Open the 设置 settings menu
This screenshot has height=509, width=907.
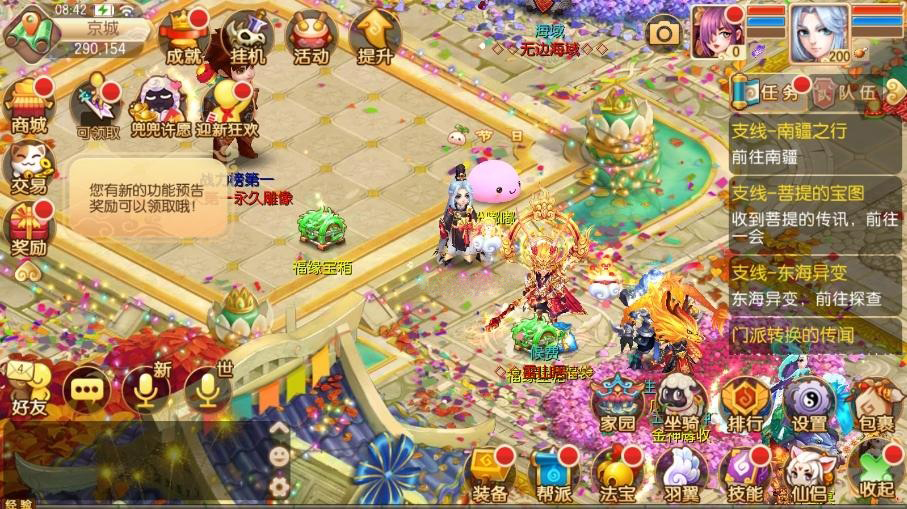pyautogui.click(x=809, y=405)
